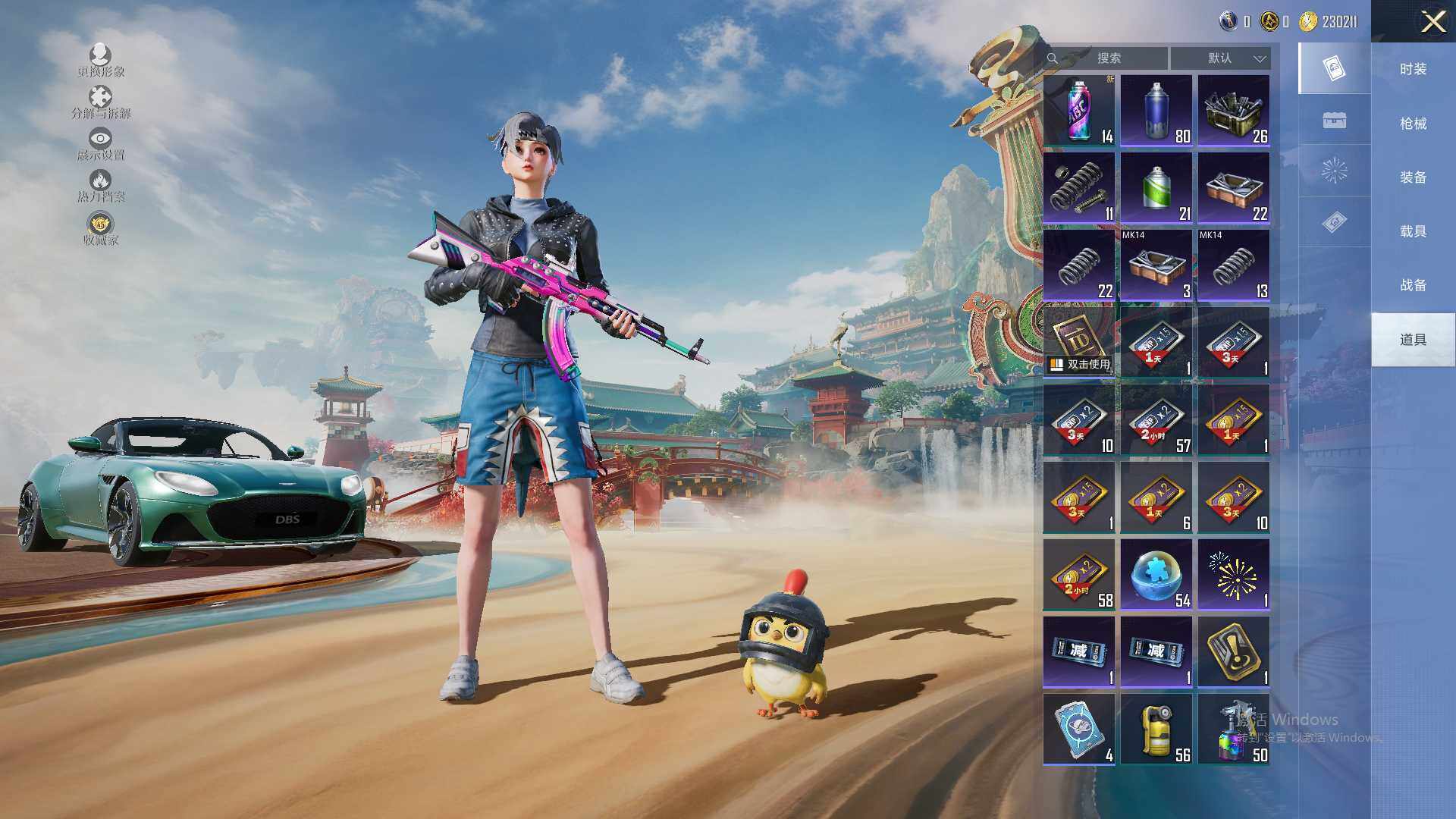Select the yellow smoke grenade item
The height and width of the screenshot is (819, 1456).
click(x=1156, y=730)
